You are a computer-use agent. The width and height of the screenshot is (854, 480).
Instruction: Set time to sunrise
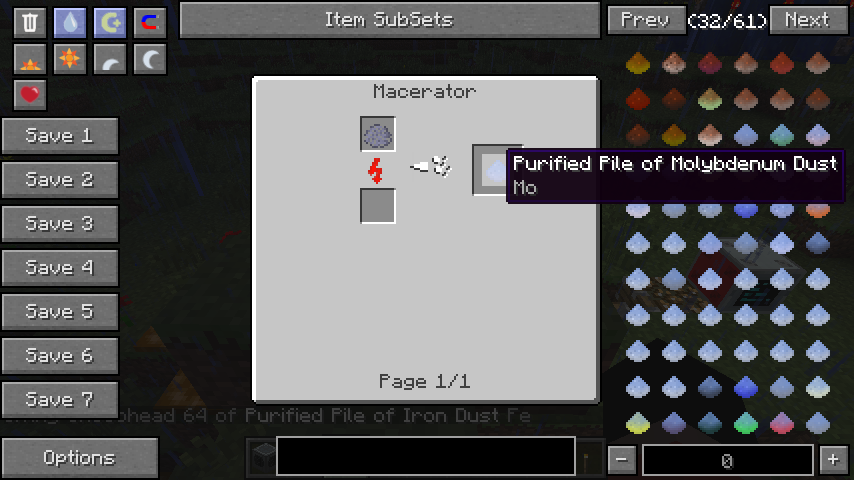pyautogui.click(x=30, y=60)
